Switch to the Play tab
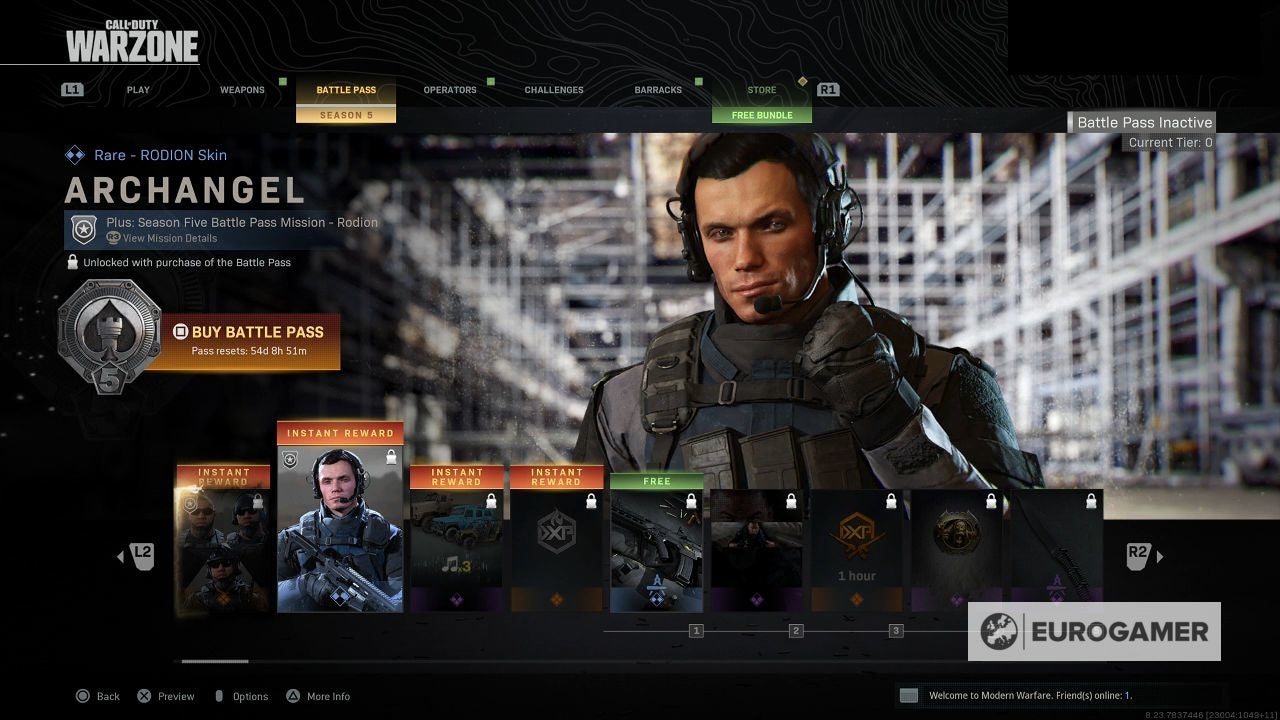Image resolution: width=1280 pixels, height=720 pixels. click(x=138, y=90)
